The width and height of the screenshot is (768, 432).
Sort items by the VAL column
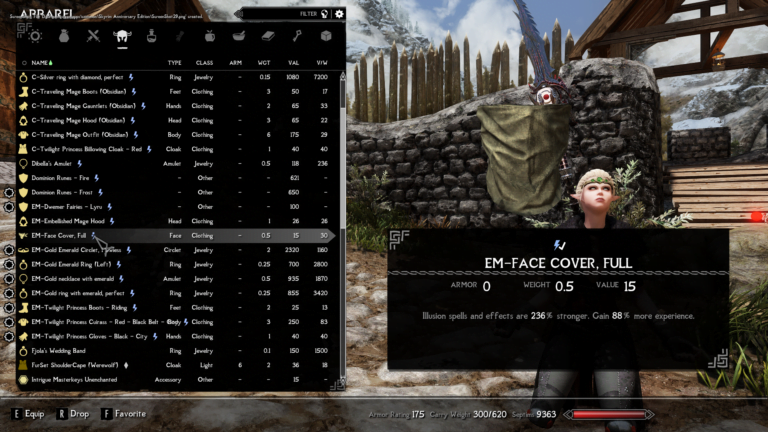tap(293, 62)
